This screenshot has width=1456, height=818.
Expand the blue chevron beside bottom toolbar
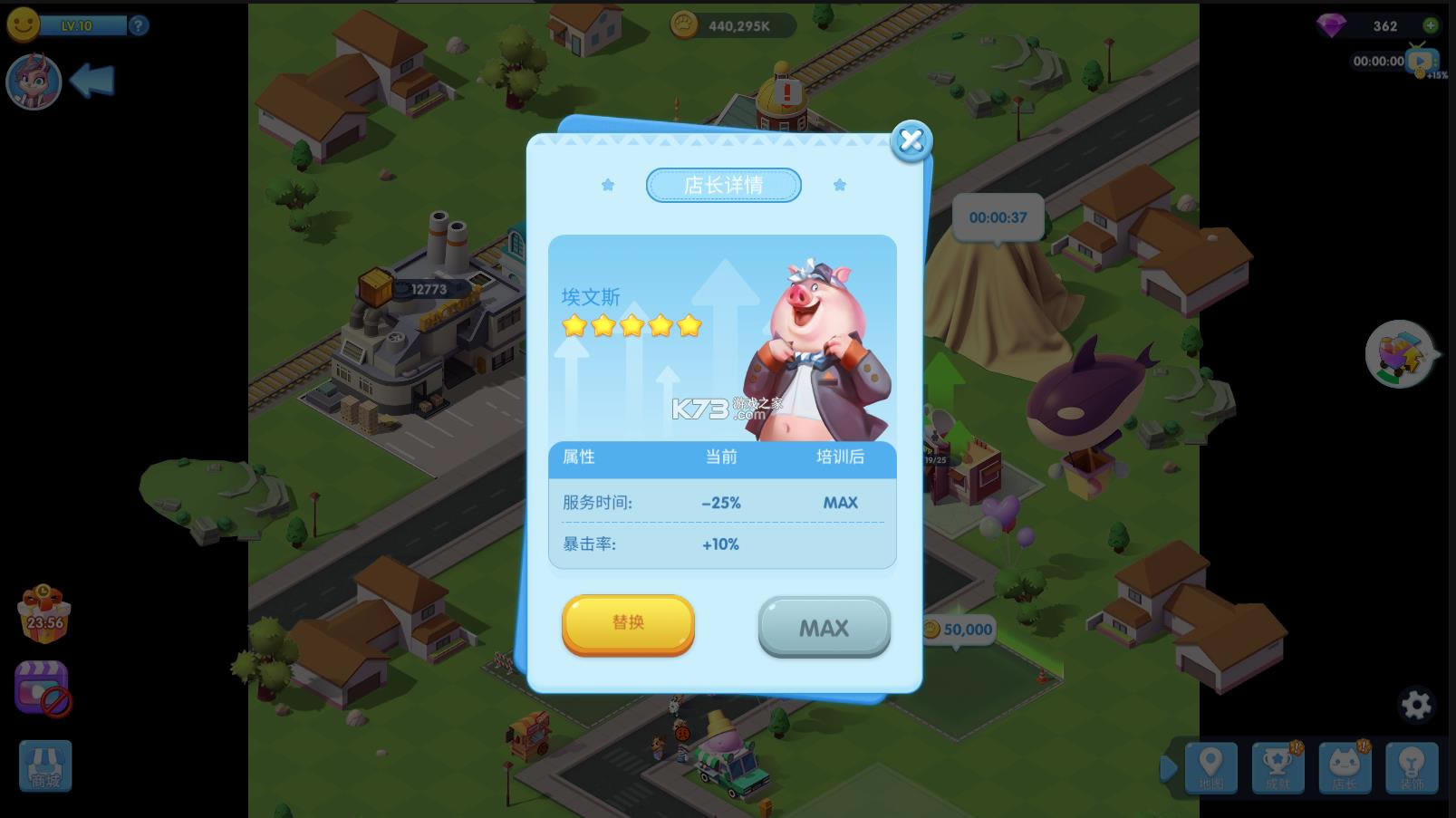pos(1171,767)
